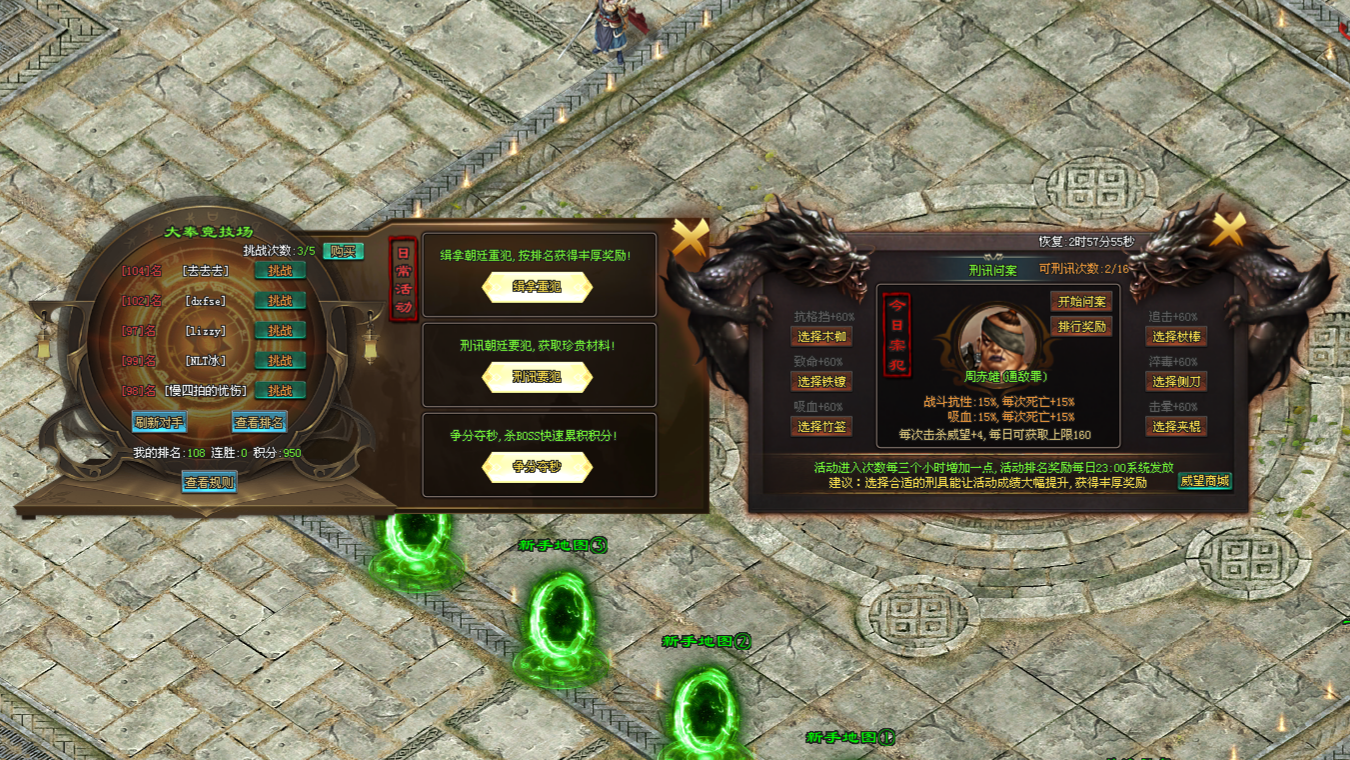Open the arena rules (查看规则)

pos(209,482)
